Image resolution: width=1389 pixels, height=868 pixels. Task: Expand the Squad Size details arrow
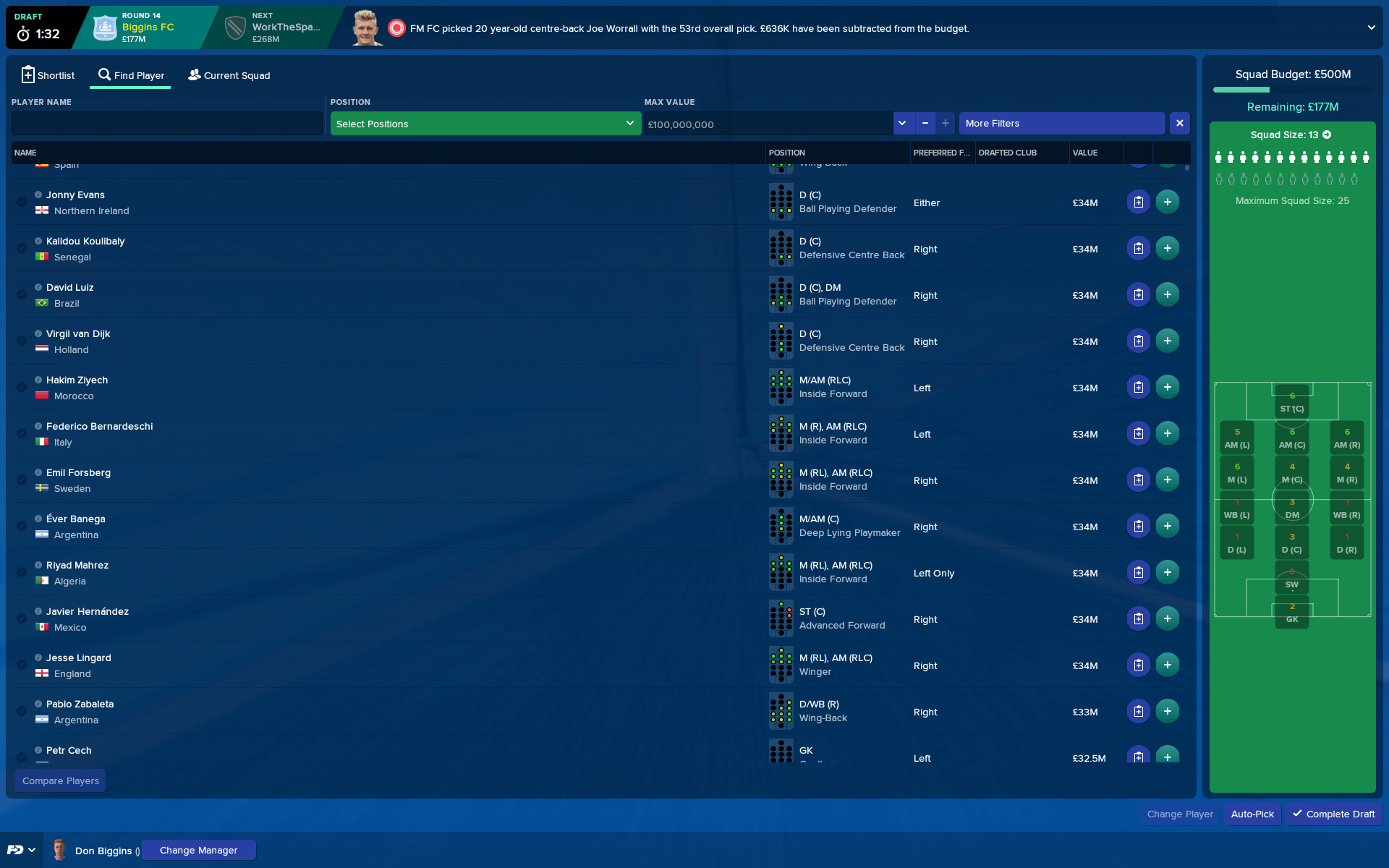click(x=1327, y=135)
